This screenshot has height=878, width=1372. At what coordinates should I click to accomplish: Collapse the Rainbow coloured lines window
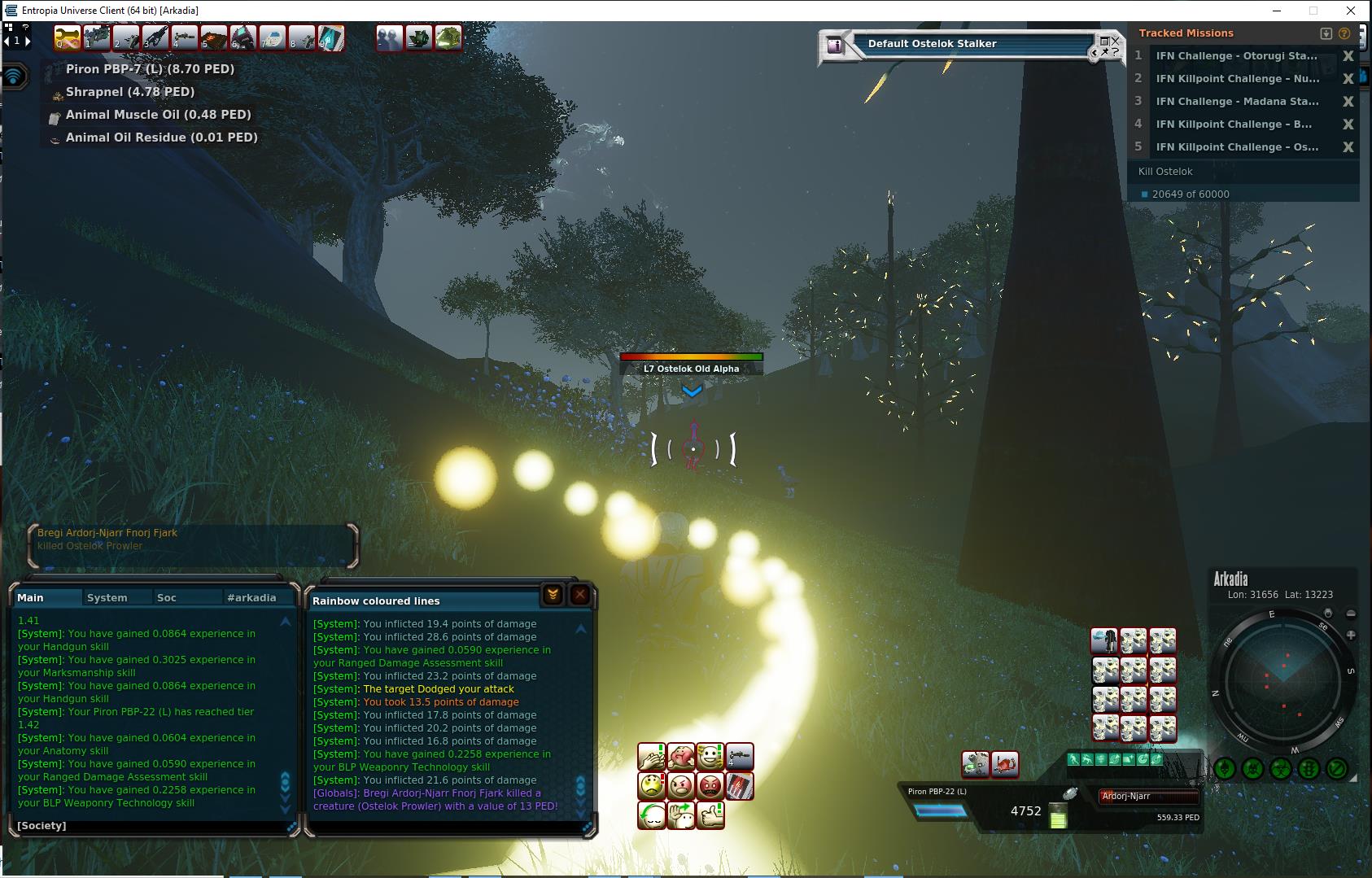553,595
